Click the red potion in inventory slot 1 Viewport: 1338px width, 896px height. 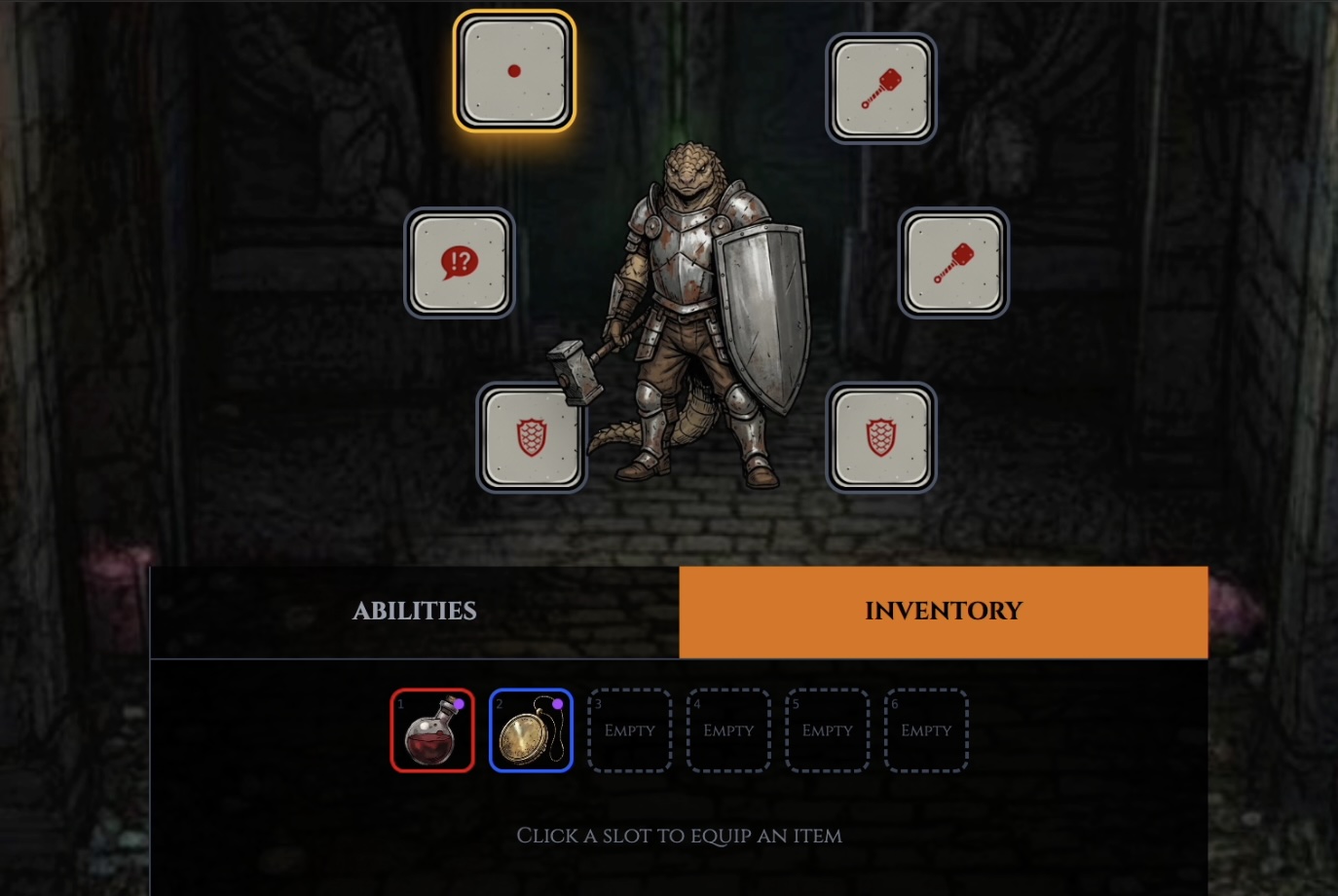(x=432, y=729)
